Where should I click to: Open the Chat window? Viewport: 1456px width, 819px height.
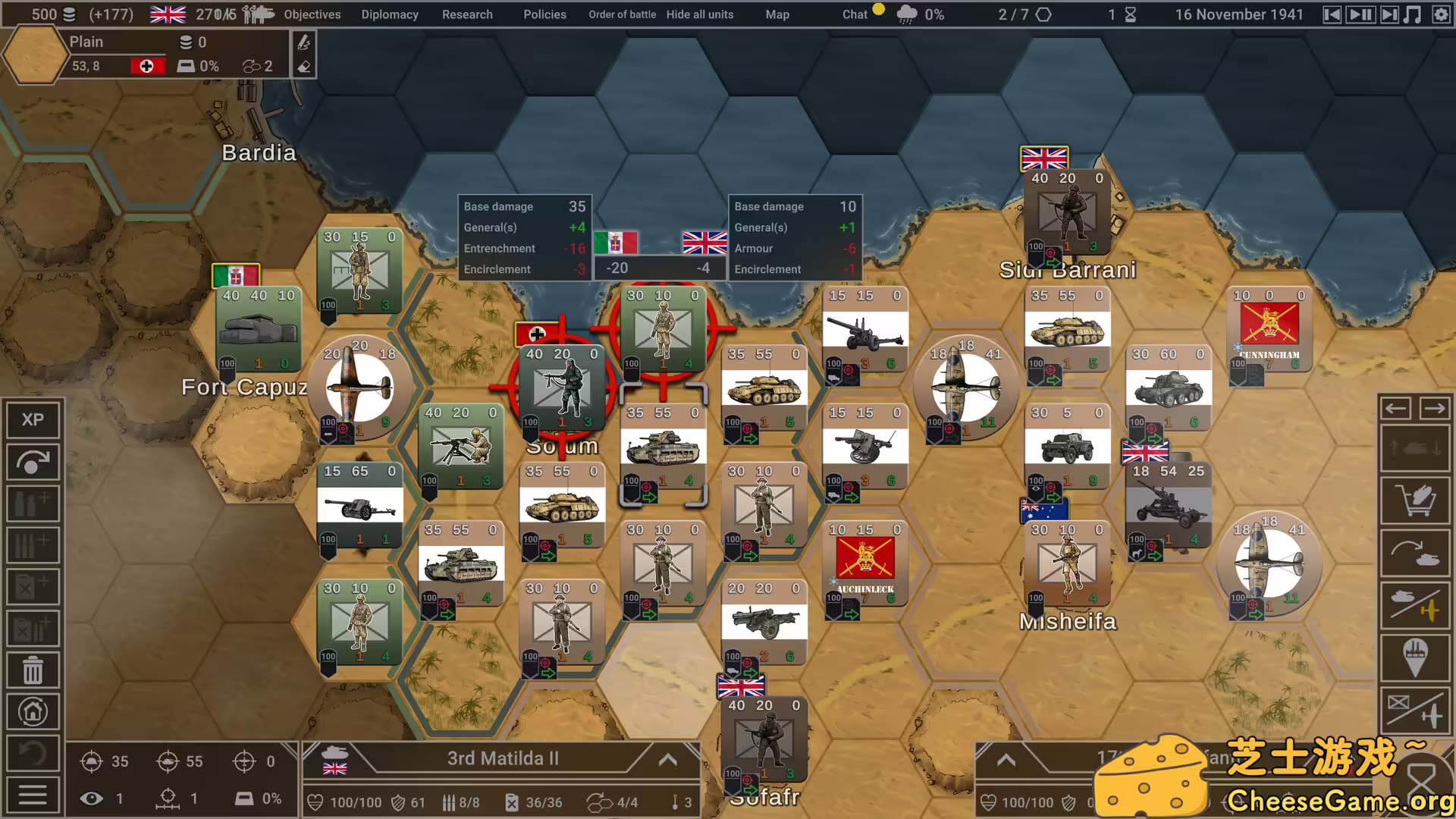click(x=855, y=14)
